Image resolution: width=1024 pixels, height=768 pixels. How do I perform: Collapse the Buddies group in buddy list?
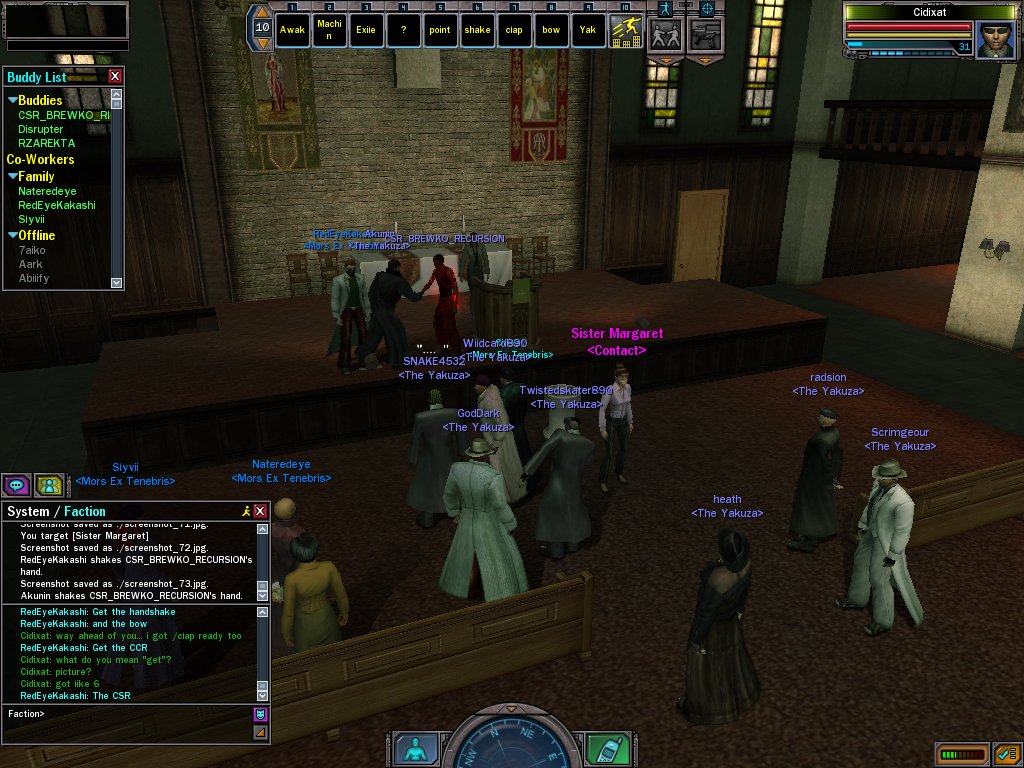point(13,100)
